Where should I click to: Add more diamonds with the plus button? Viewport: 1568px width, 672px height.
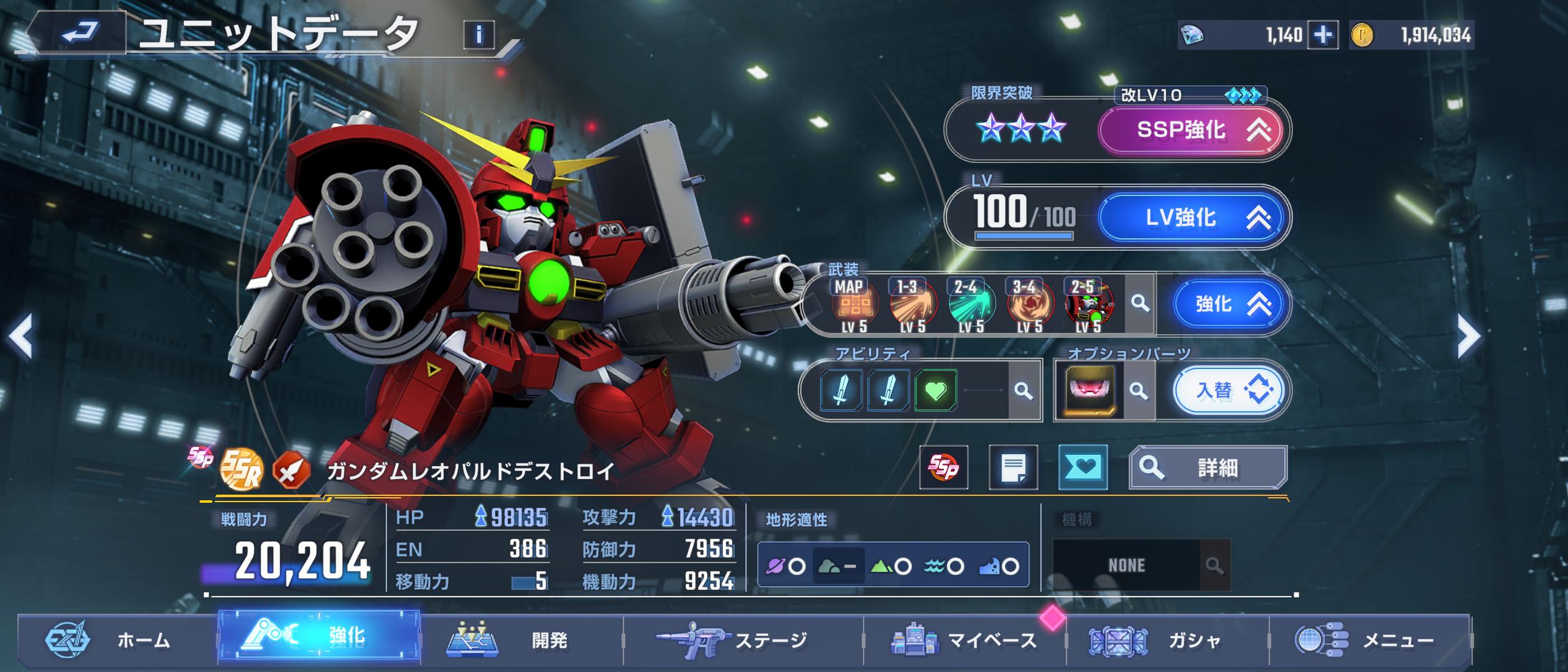tap(1322, 35)
